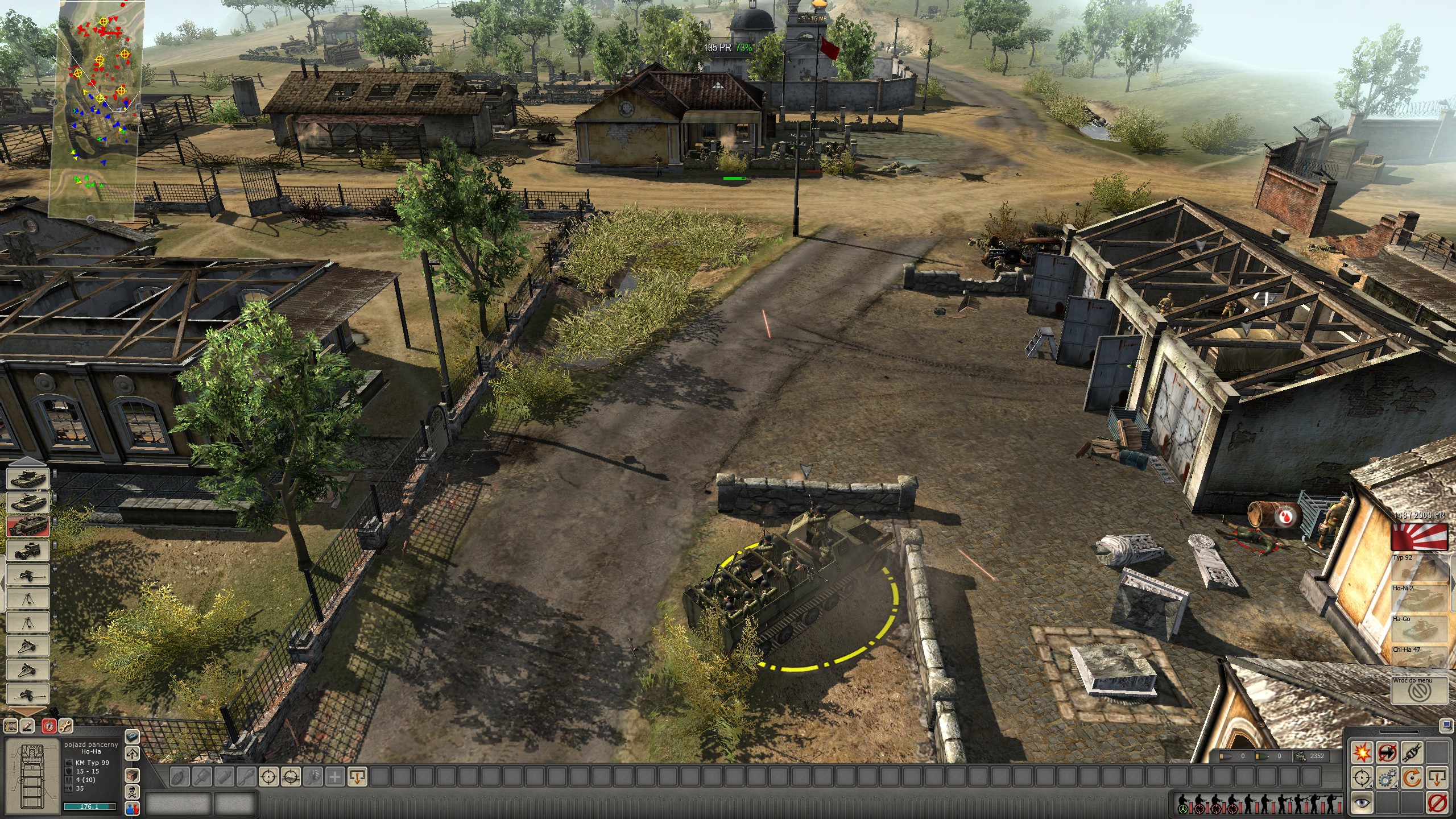1456x819 pixels.
Task: Toggle the hold-position crossed arrow icon
Action: pyautogui.click(x=1387, y=752)
